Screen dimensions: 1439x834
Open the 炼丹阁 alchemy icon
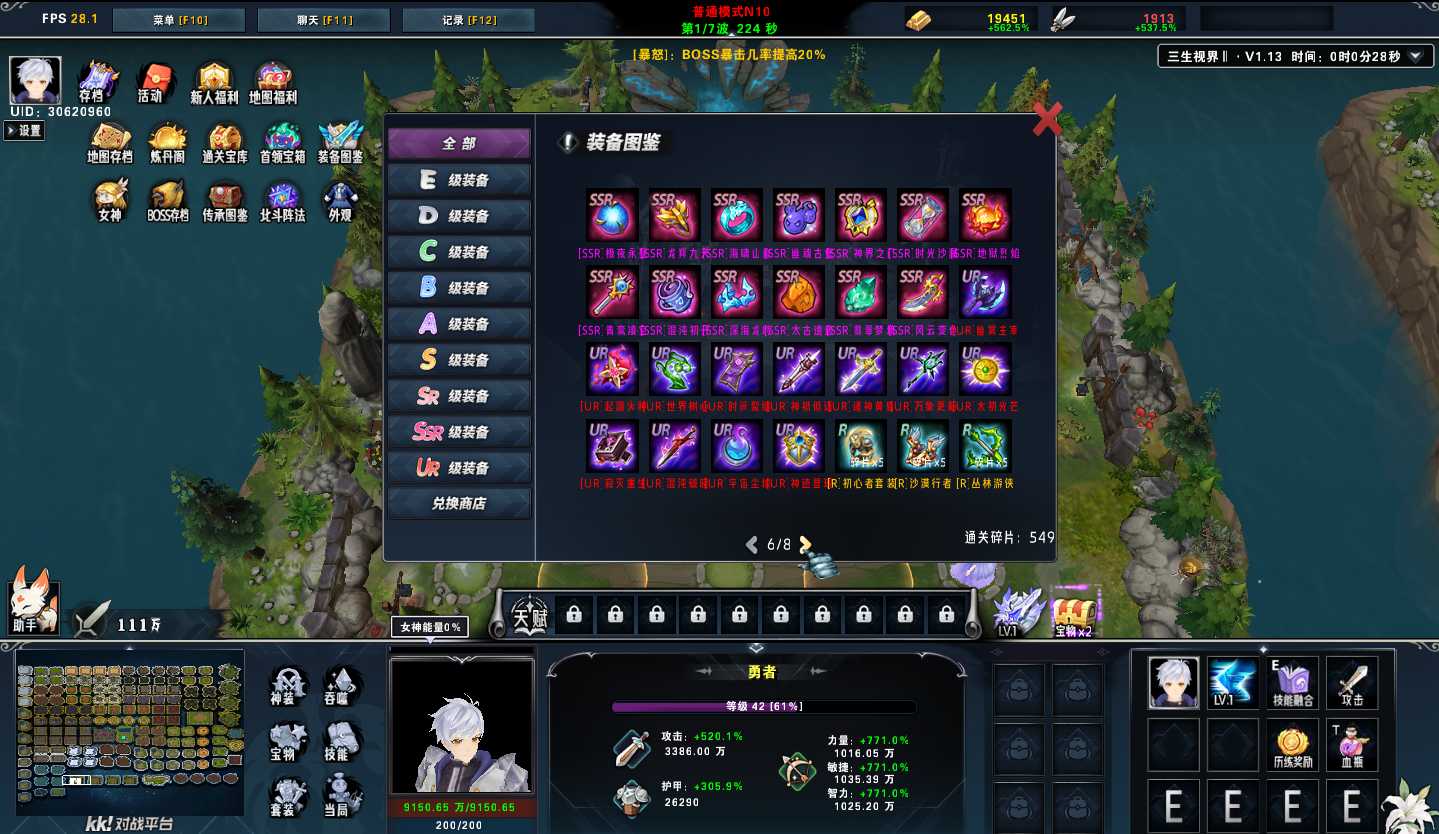[x=168, y=143]
